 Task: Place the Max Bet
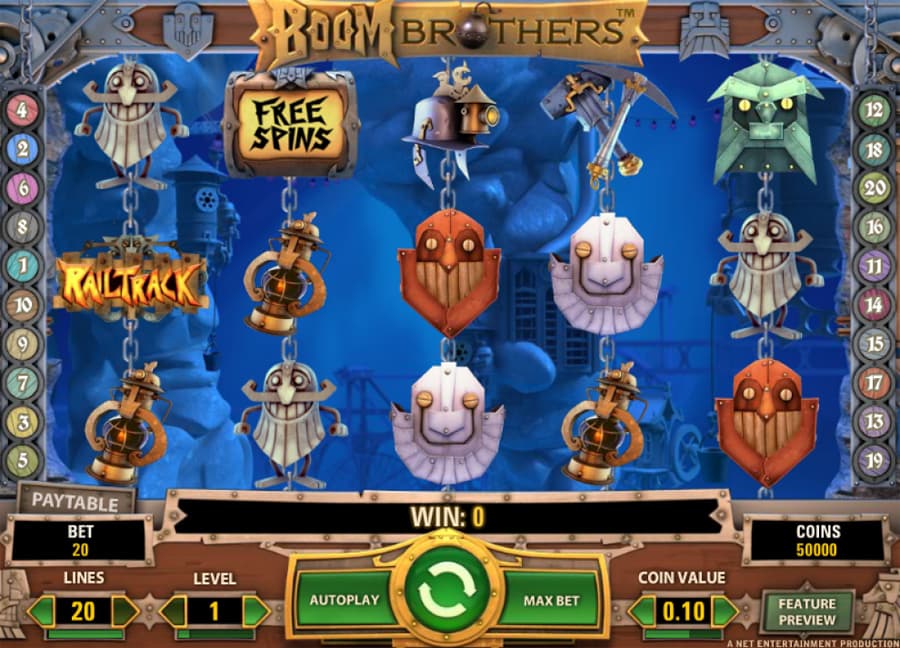coord(553,600)
